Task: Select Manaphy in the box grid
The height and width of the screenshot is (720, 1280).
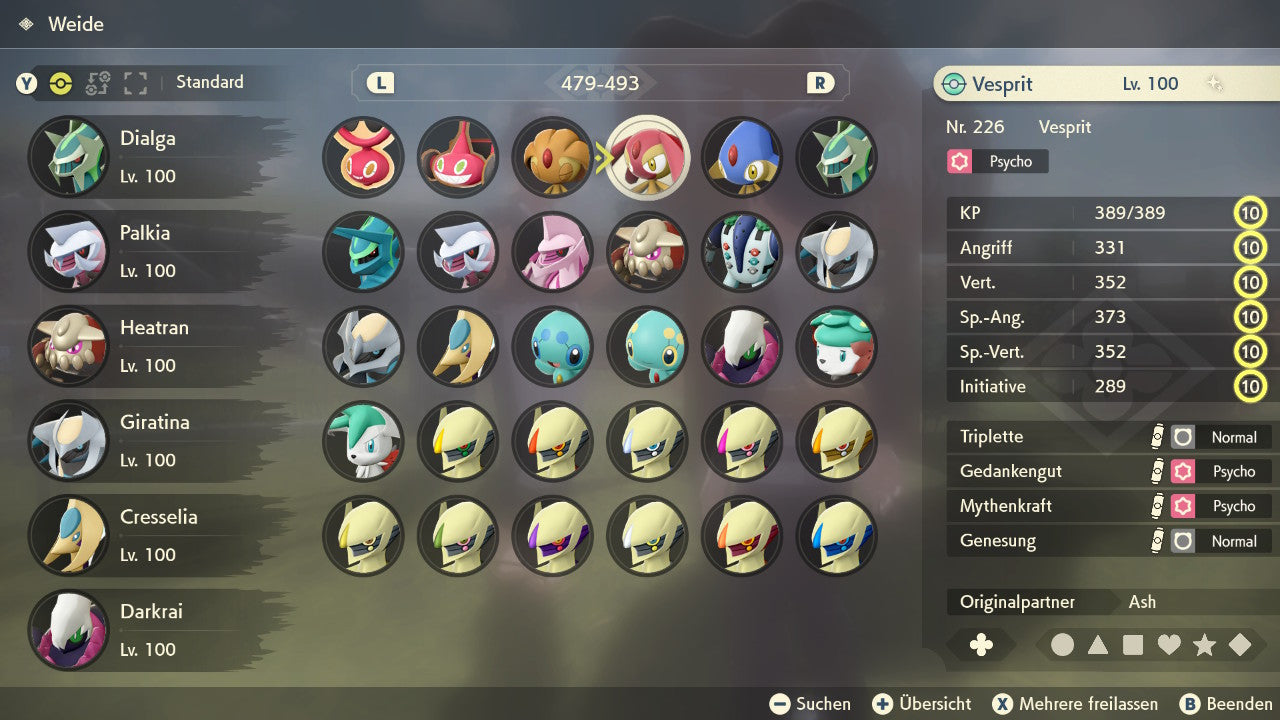Action: [x=648, y=347]
